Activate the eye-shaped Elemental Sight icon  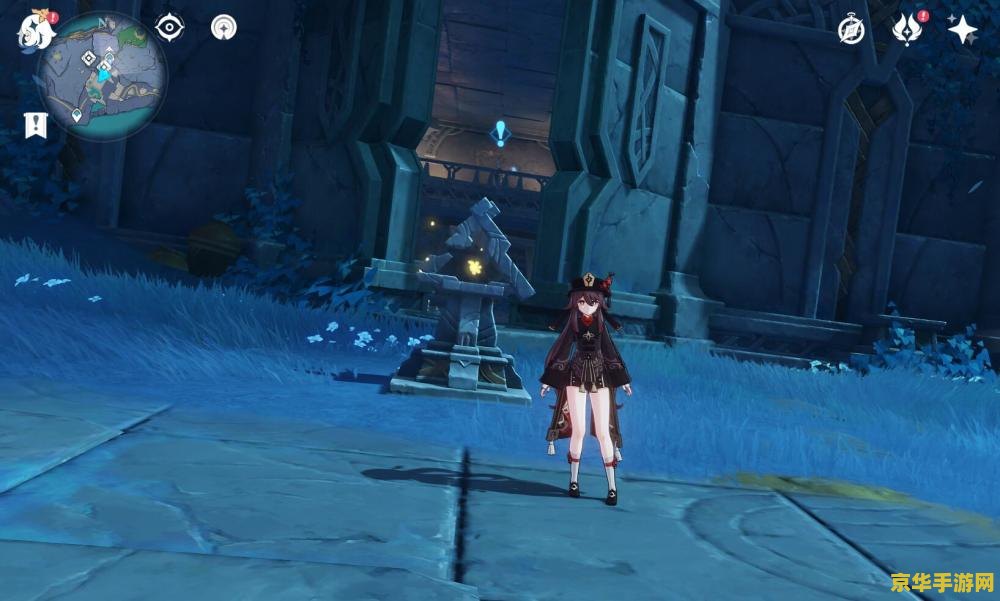coord(170,27)
